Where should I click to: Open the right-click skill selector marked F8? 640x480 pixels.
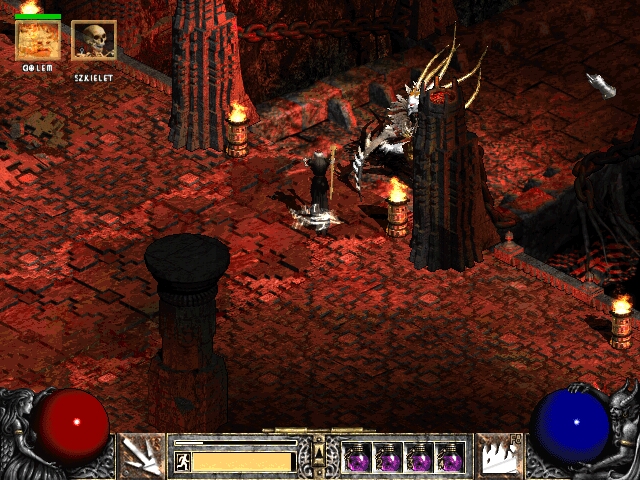coord(498,456)
